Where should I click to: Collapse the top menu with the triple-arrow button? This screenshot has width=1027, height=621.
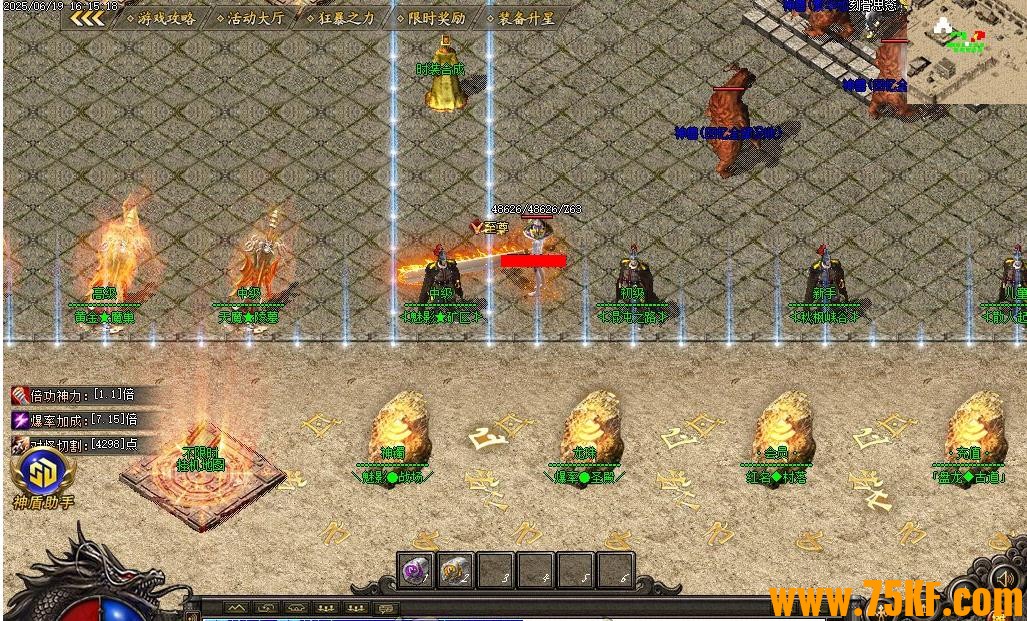tap(87, 18)
